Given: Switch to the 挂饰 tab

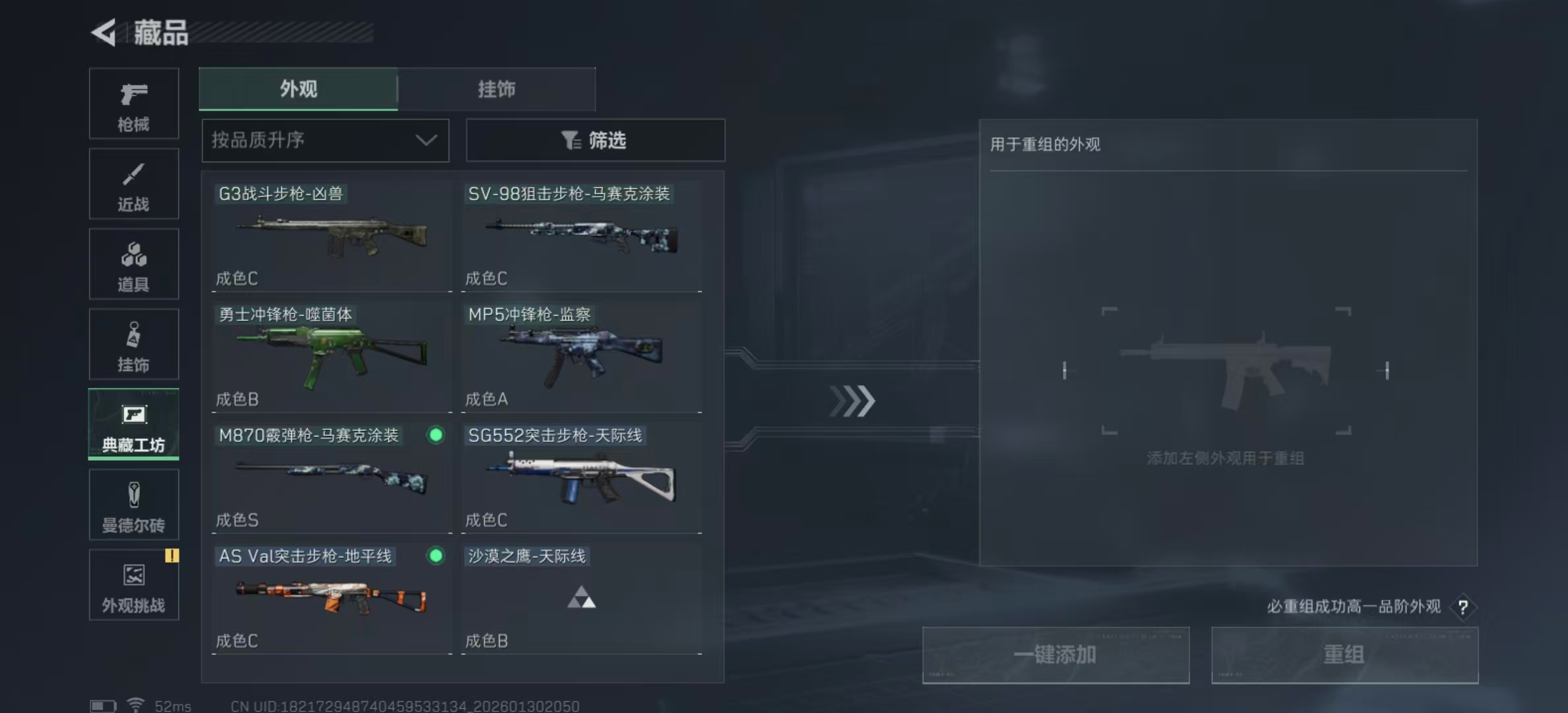Looking at the screenshot, I should point(497,89).
